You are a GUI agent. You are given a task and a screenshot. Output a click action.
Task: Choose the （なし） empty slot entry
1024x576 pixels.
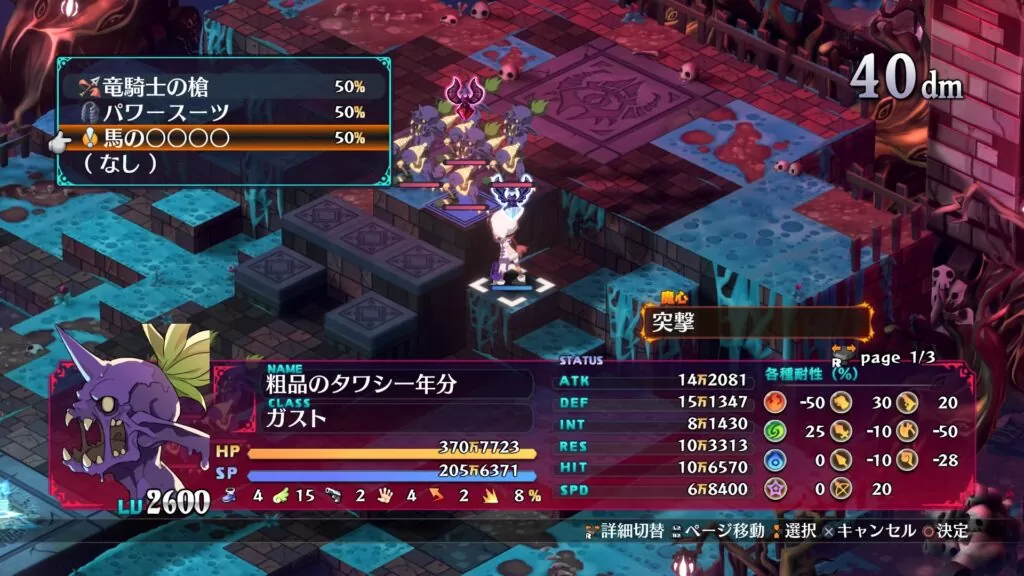[220, 162]
